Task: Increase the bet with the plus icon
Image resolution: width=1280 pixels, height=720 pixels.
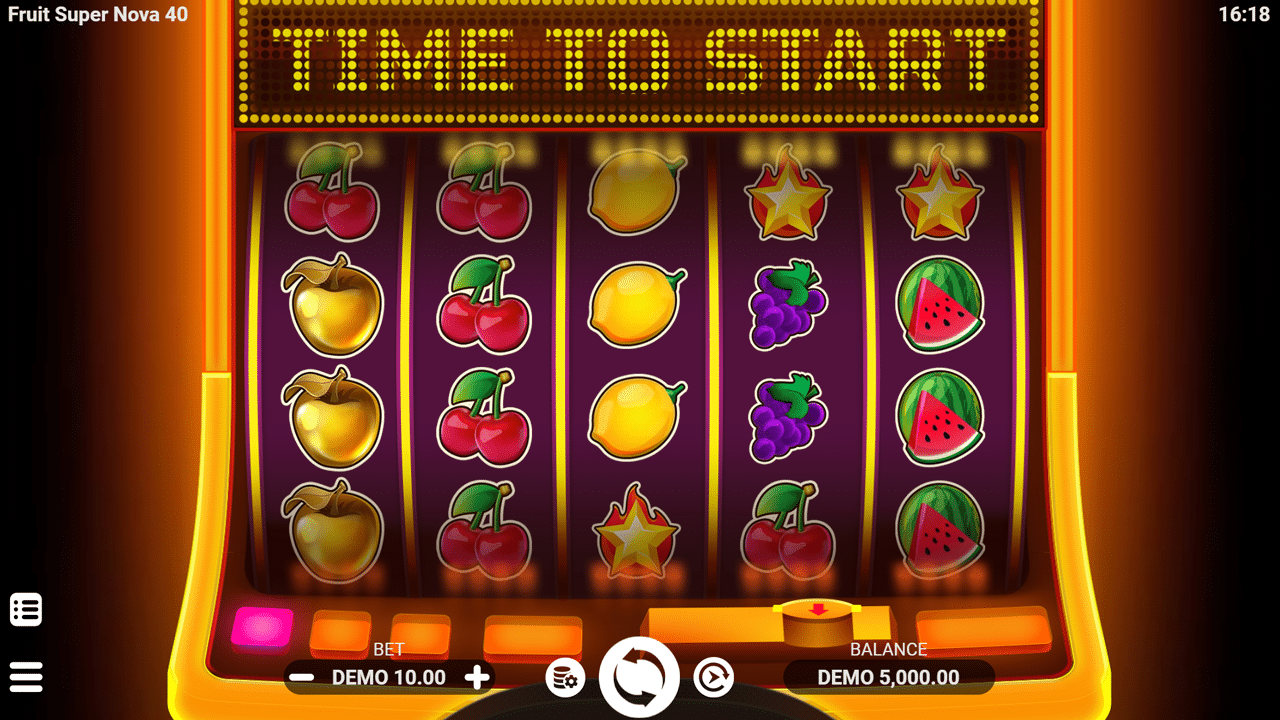Action: (x=477, y=677)
